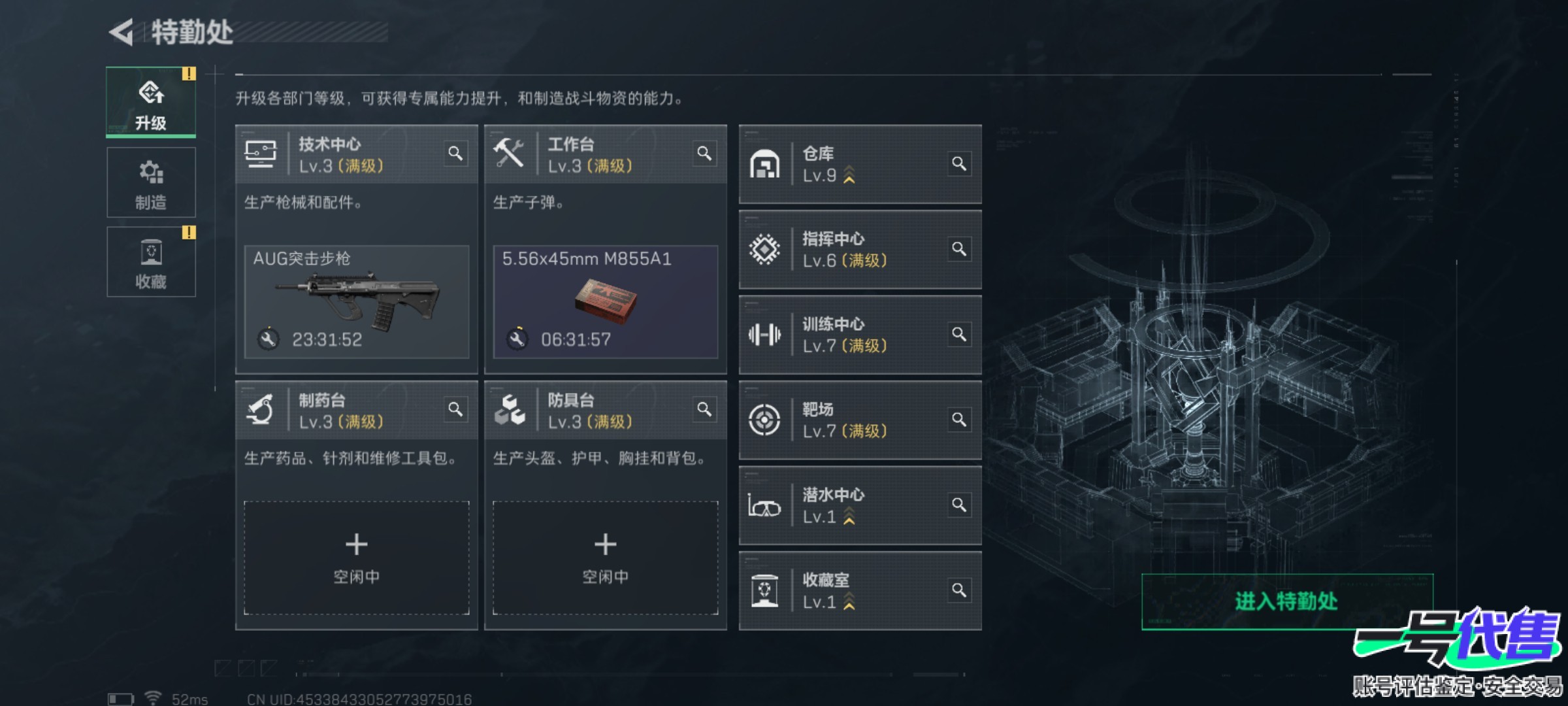The image size is (1568, 706).
Task: Open the AUG突击步枪 production slot
Action: pyautogui.click(x=357, y=301)
